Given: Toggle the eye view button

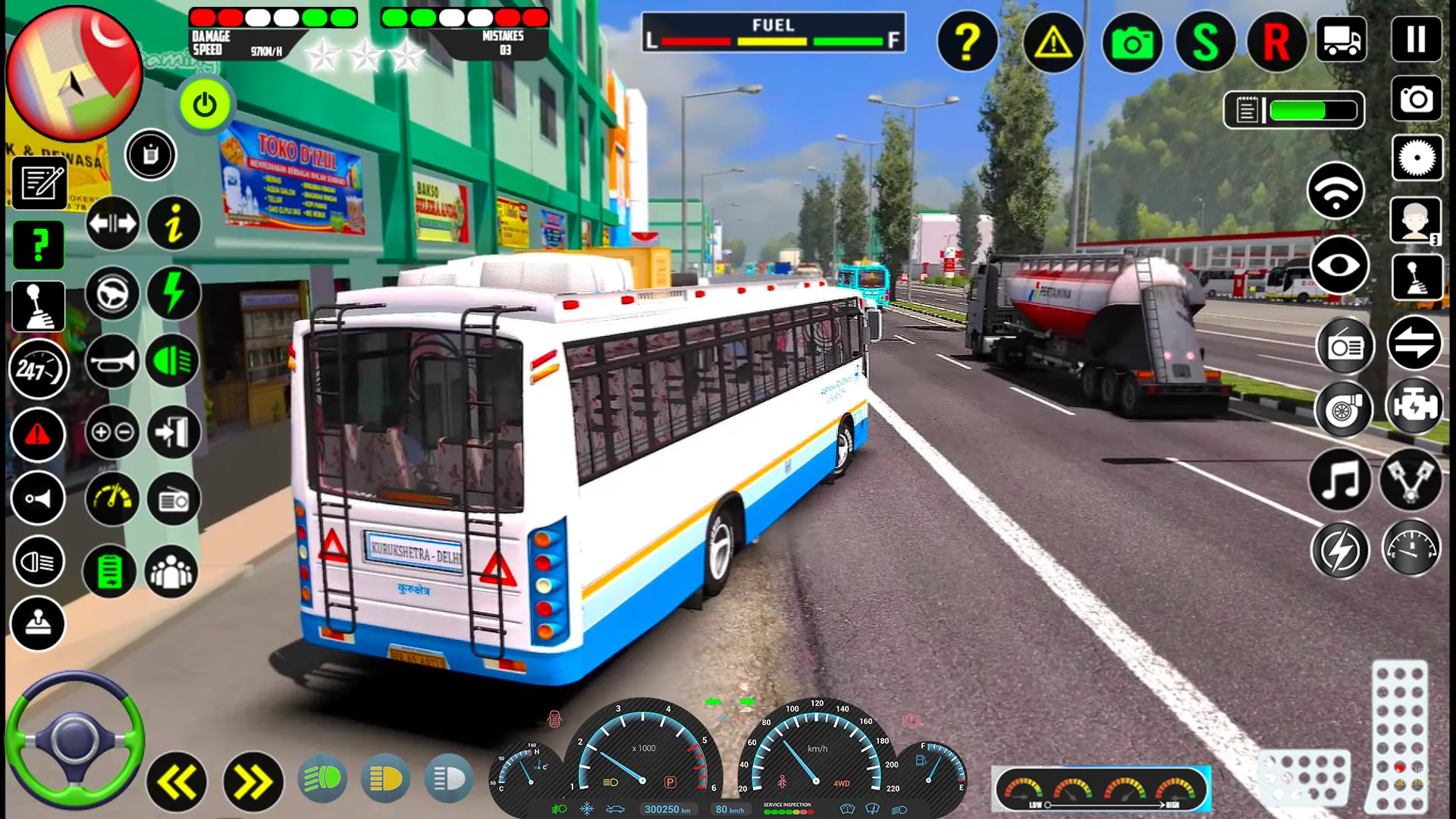Looking at the screenshot, I should (x=1339, y=265).
